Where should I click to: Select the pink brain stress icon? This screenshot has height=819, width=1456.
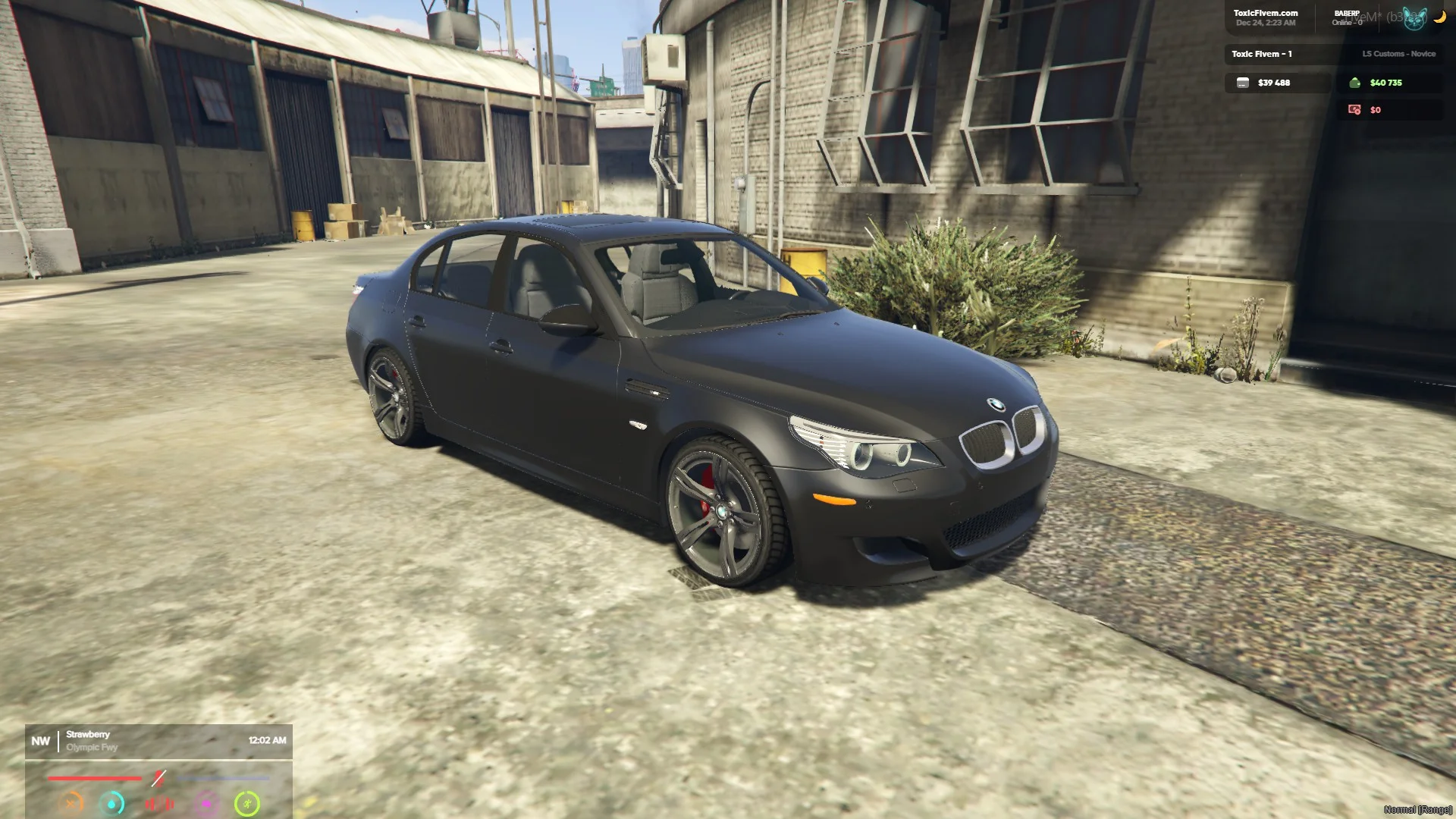206,803
